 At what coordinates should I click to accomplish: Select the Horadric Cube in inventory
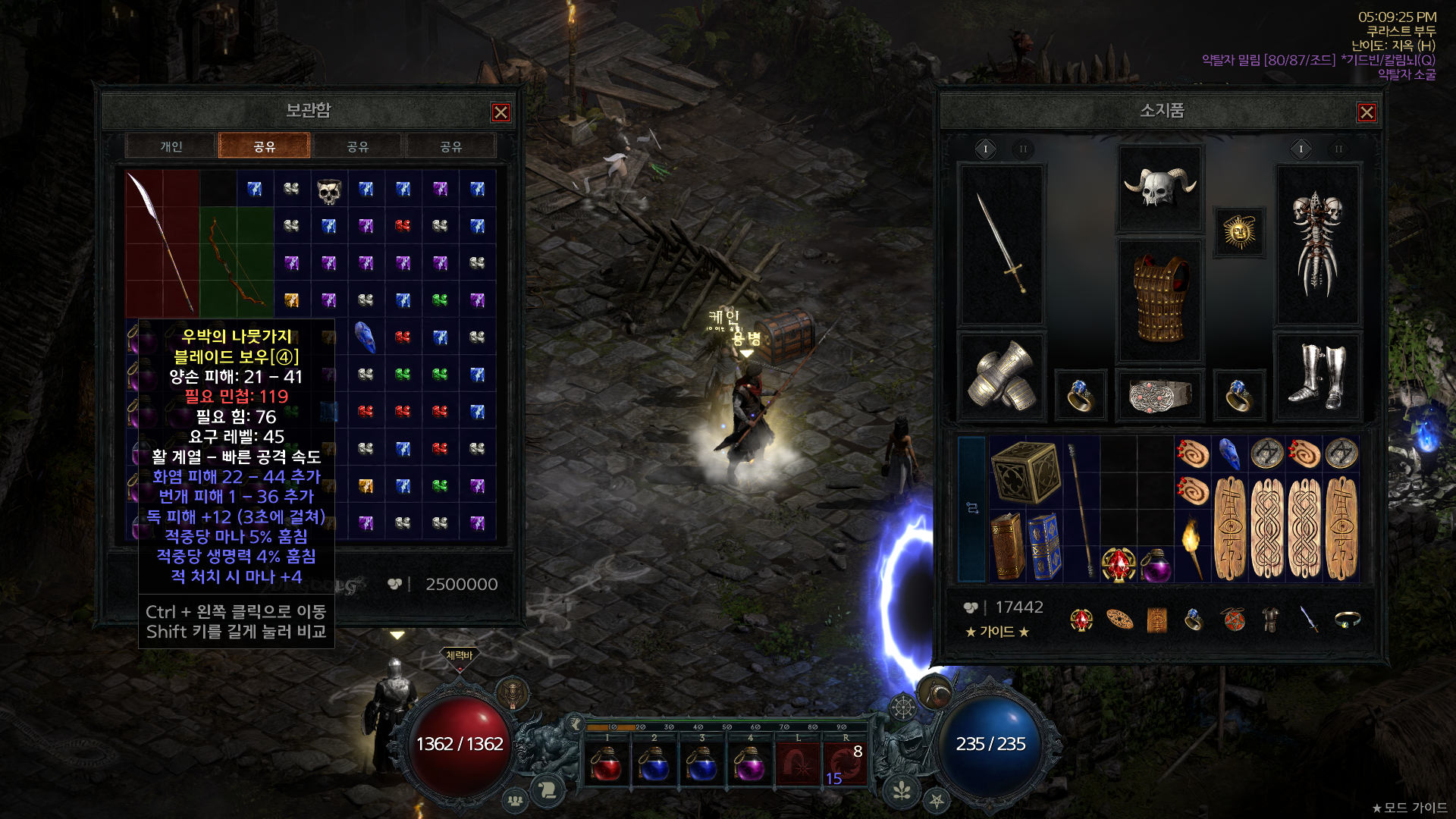1025,472
